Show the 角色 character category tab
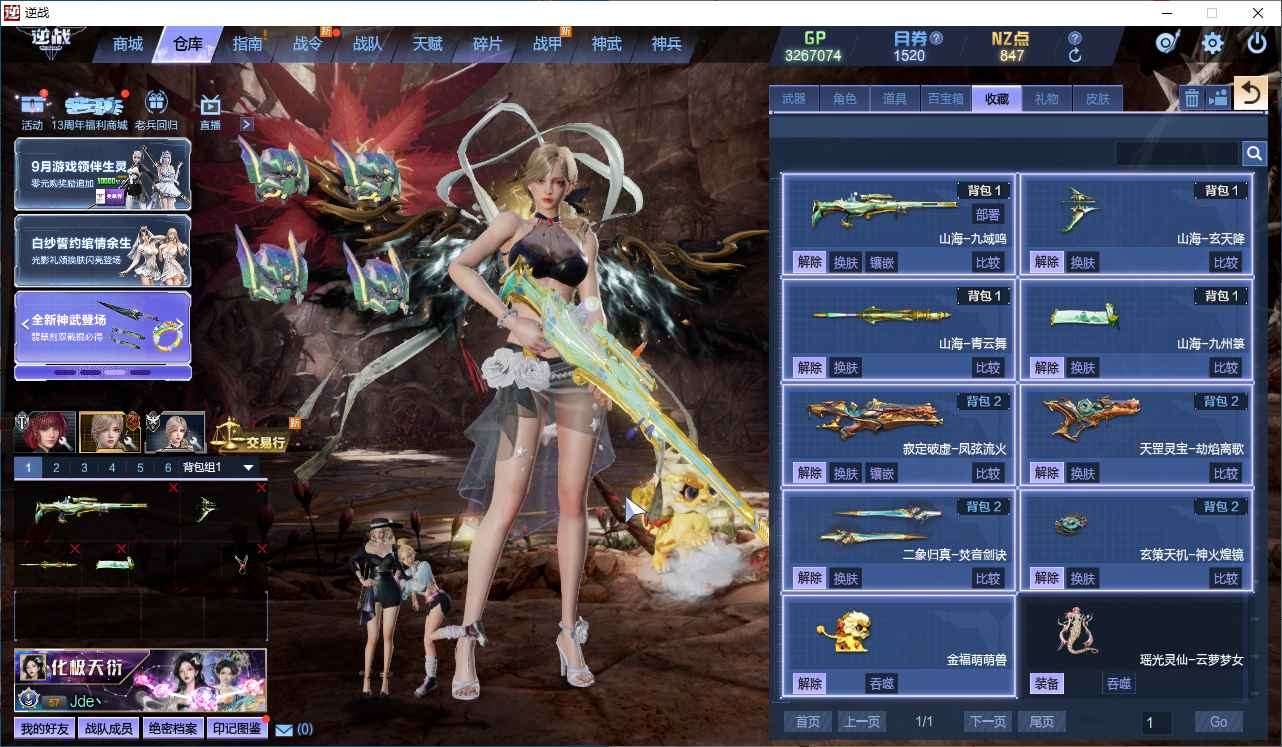1282x747 pixels. point(844,98)
